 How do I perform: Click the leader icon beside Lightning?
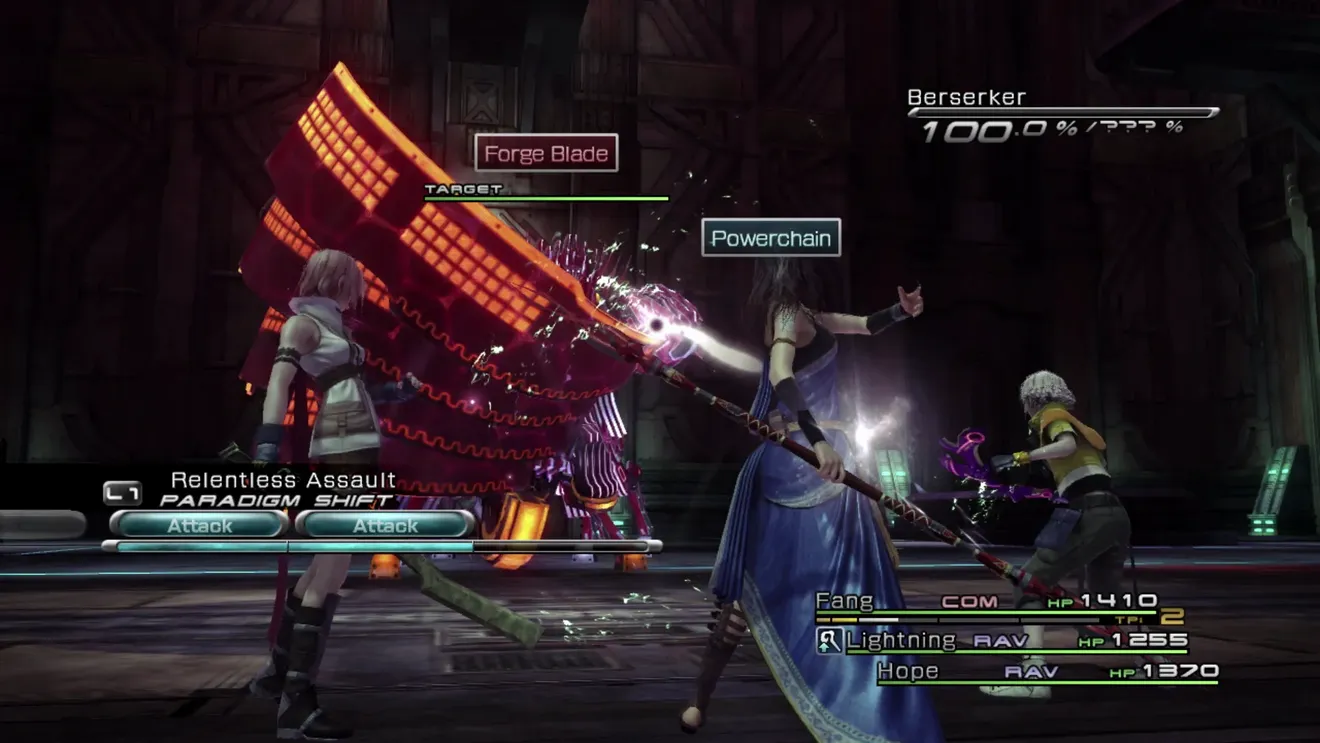pos(829,641)
